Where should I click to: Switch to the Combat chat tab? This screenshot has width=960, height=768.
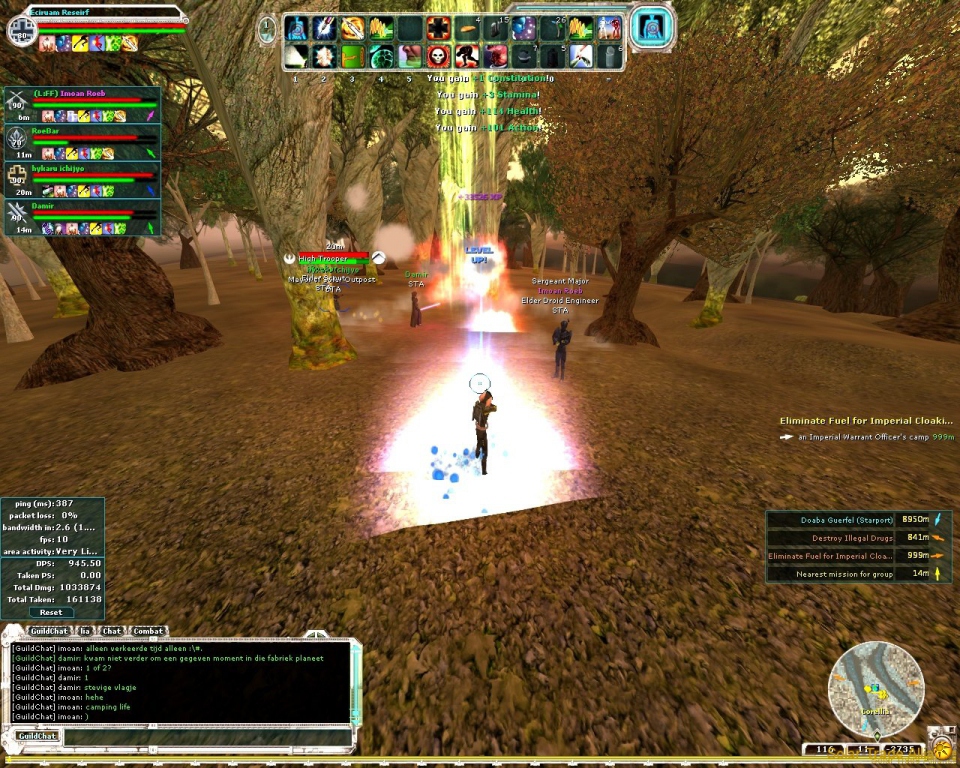[x=148, y=631]
